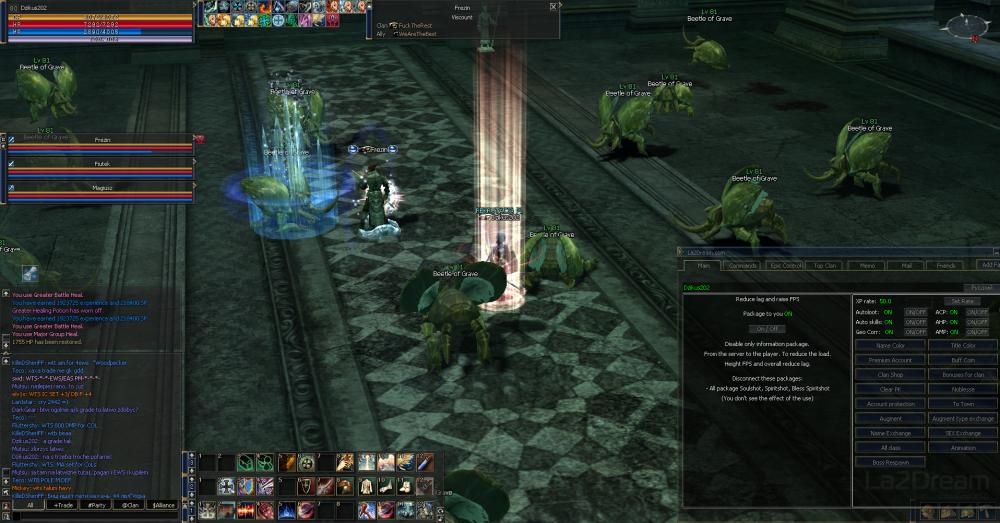Choose the Premium Account button
Image resolution: width=1000 pixels, height=523 pixels.
pos(890,360)
